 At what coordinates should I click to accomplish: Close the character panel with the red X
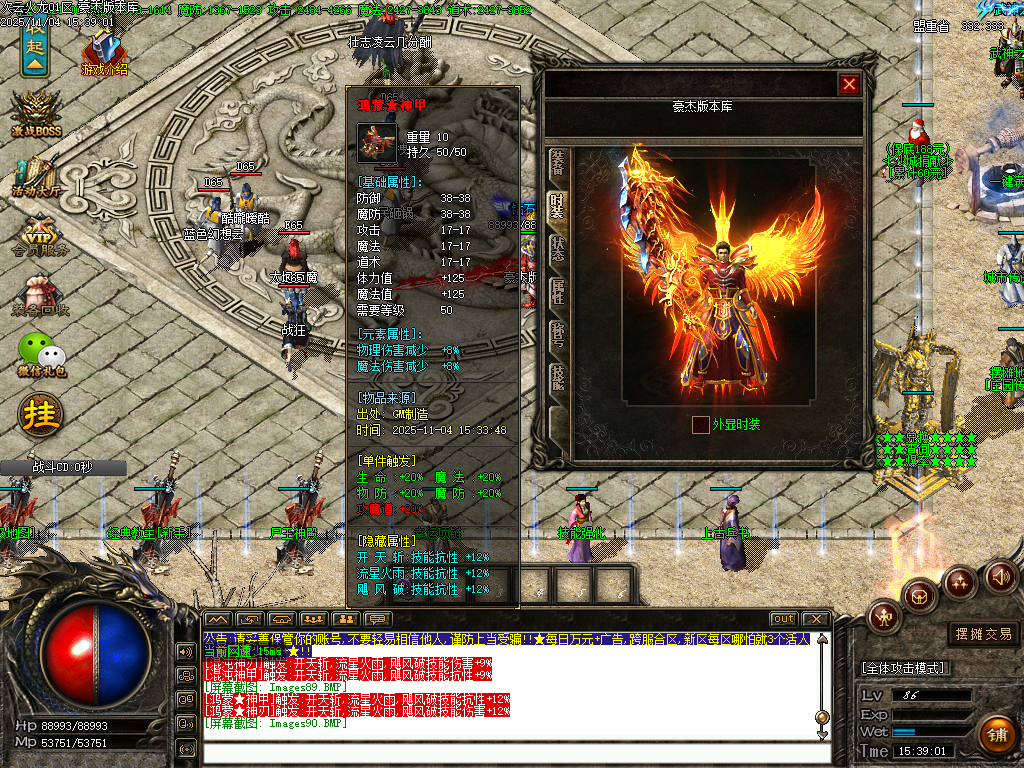point(850,85)
